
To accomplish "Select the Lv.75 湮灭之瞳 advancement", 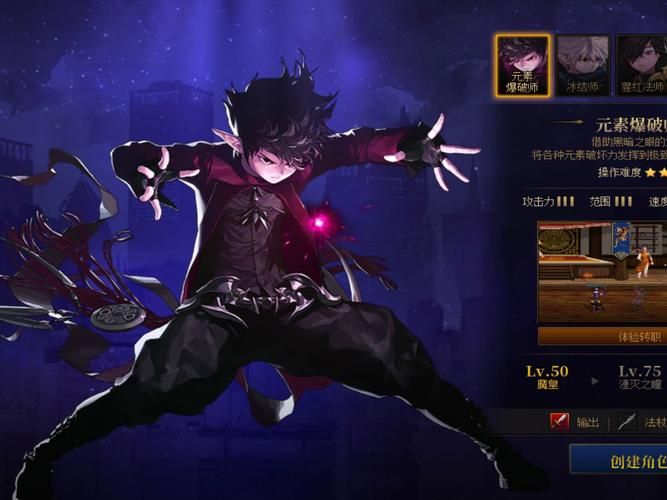I will click(640, 378).
